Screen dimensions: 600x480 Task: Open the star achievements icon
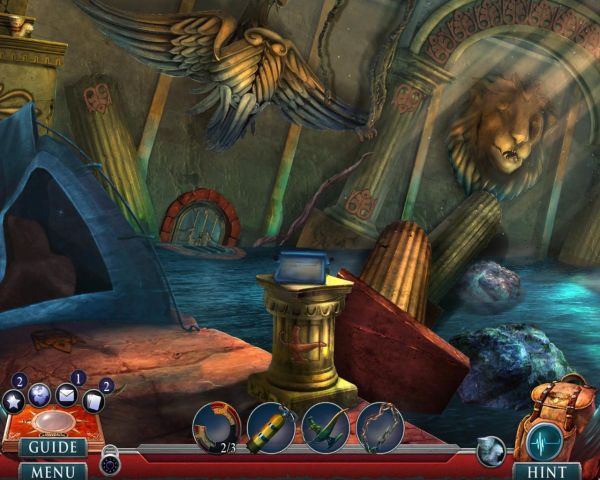click(14, 401)
